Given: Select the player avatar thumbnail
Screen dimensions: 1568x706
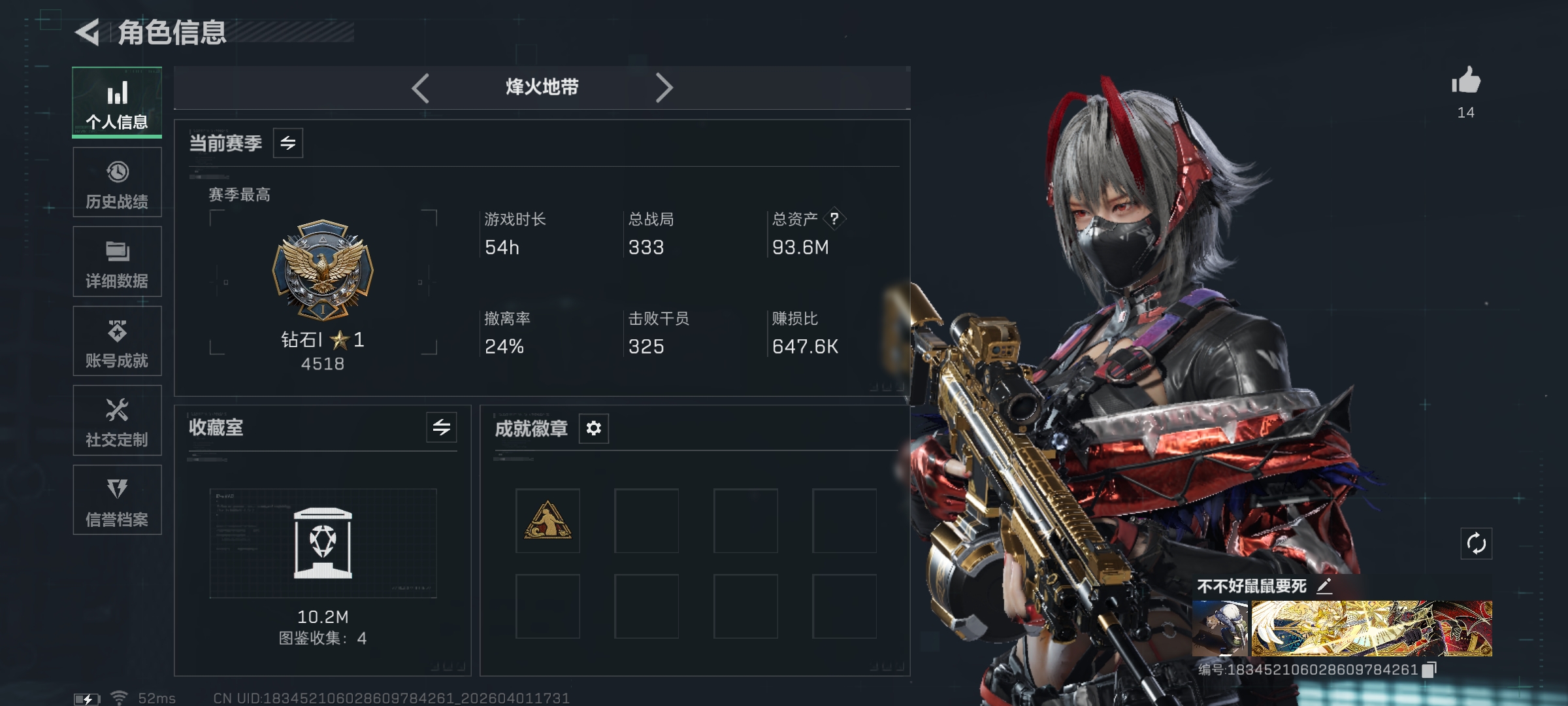Looking at the screenshot, I should [1220, 628].
